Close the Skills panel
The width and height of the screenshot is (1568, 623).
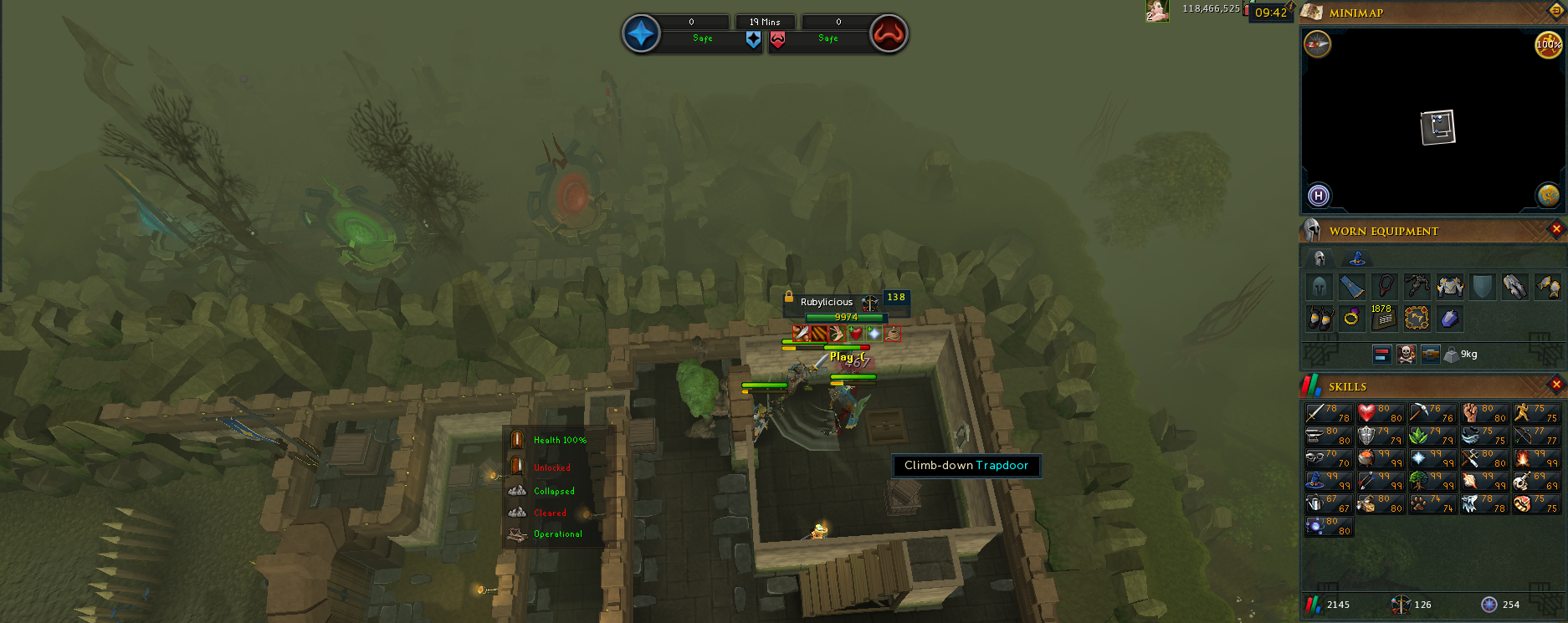[1556, 385]
